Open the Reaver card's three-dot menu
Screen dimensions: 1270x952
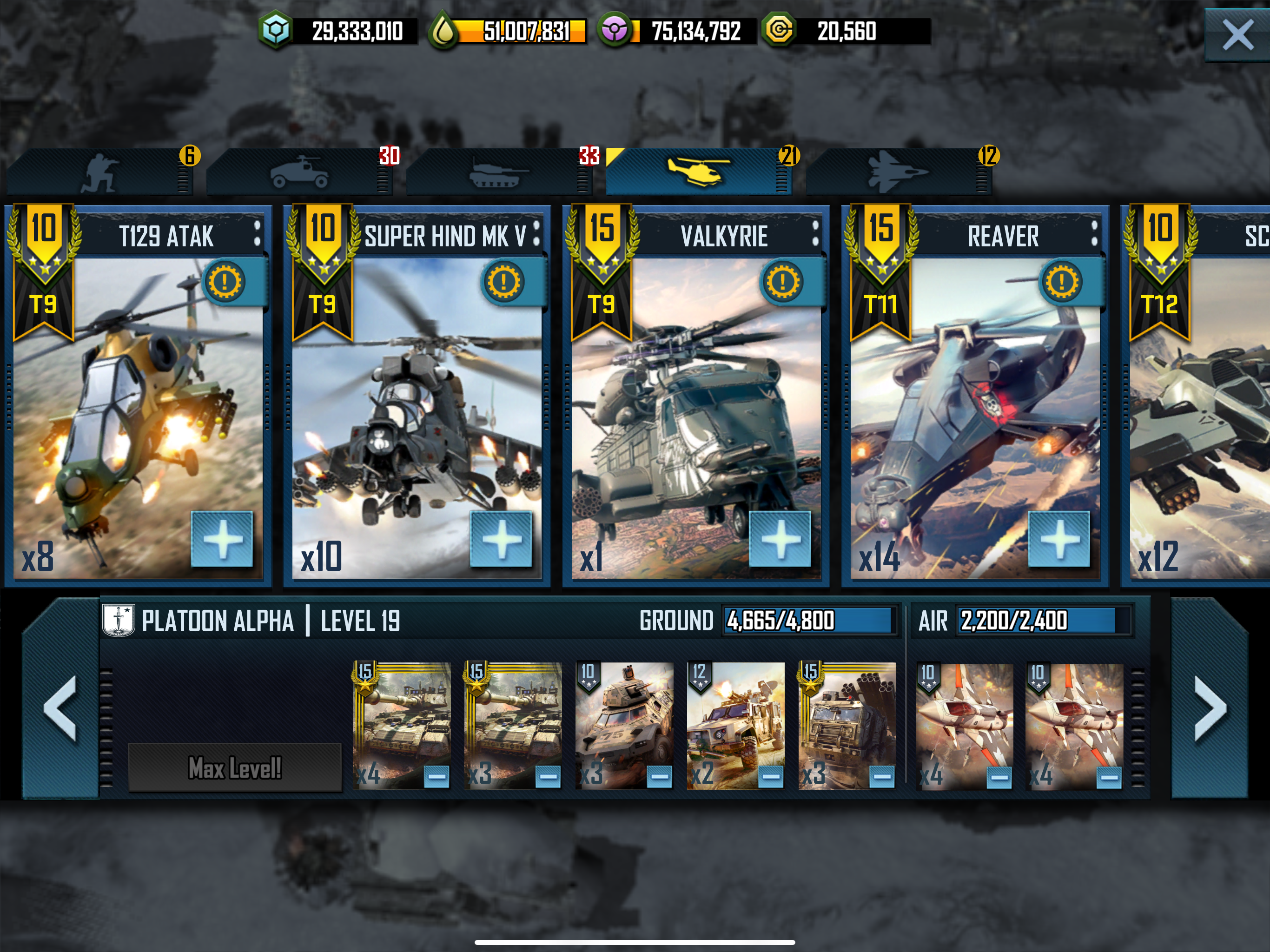[x=1094, y=234]
